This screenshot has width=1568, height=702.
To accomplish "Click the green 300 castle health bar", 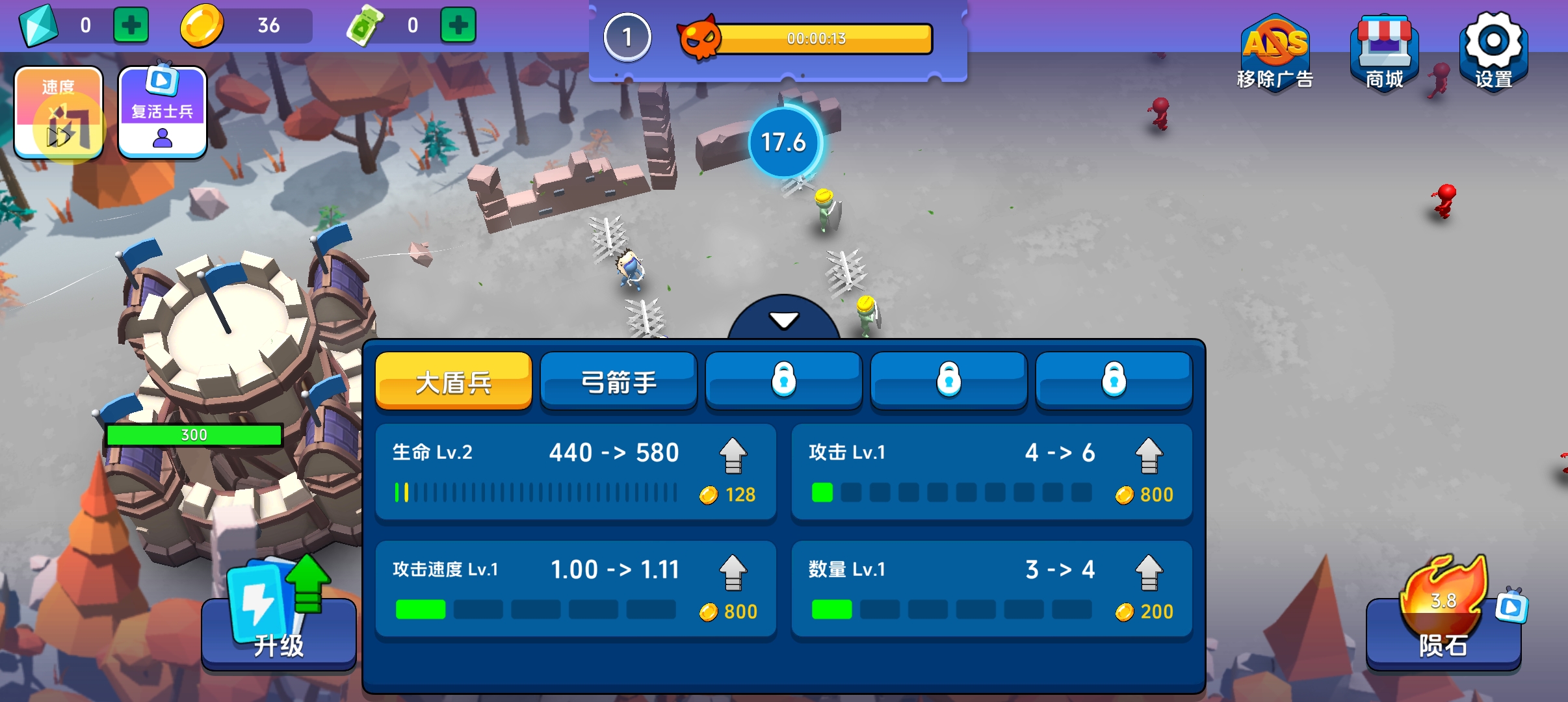I will tap(194, 434).
